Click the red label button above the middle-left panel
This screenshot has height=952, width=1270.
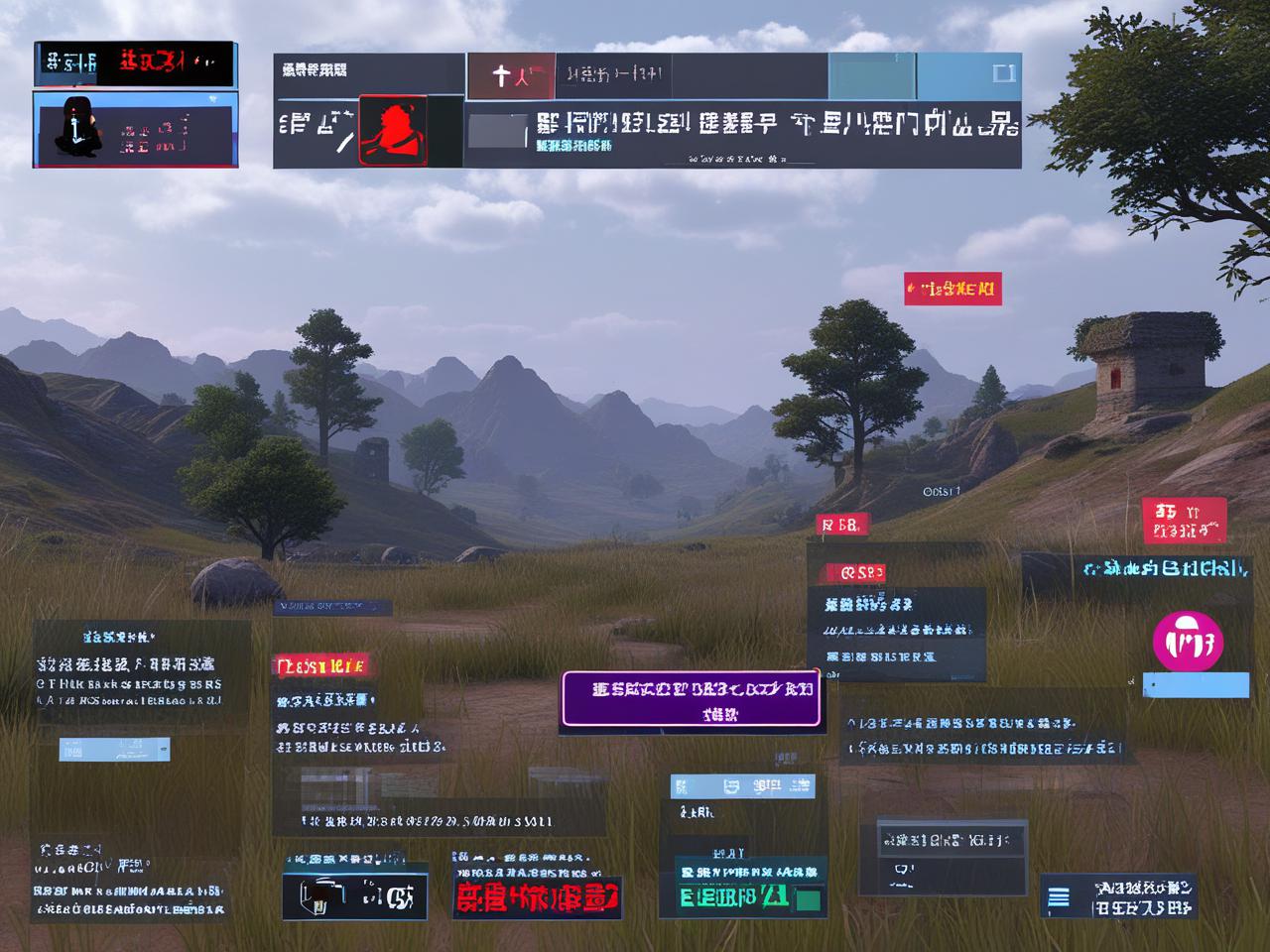322,666
